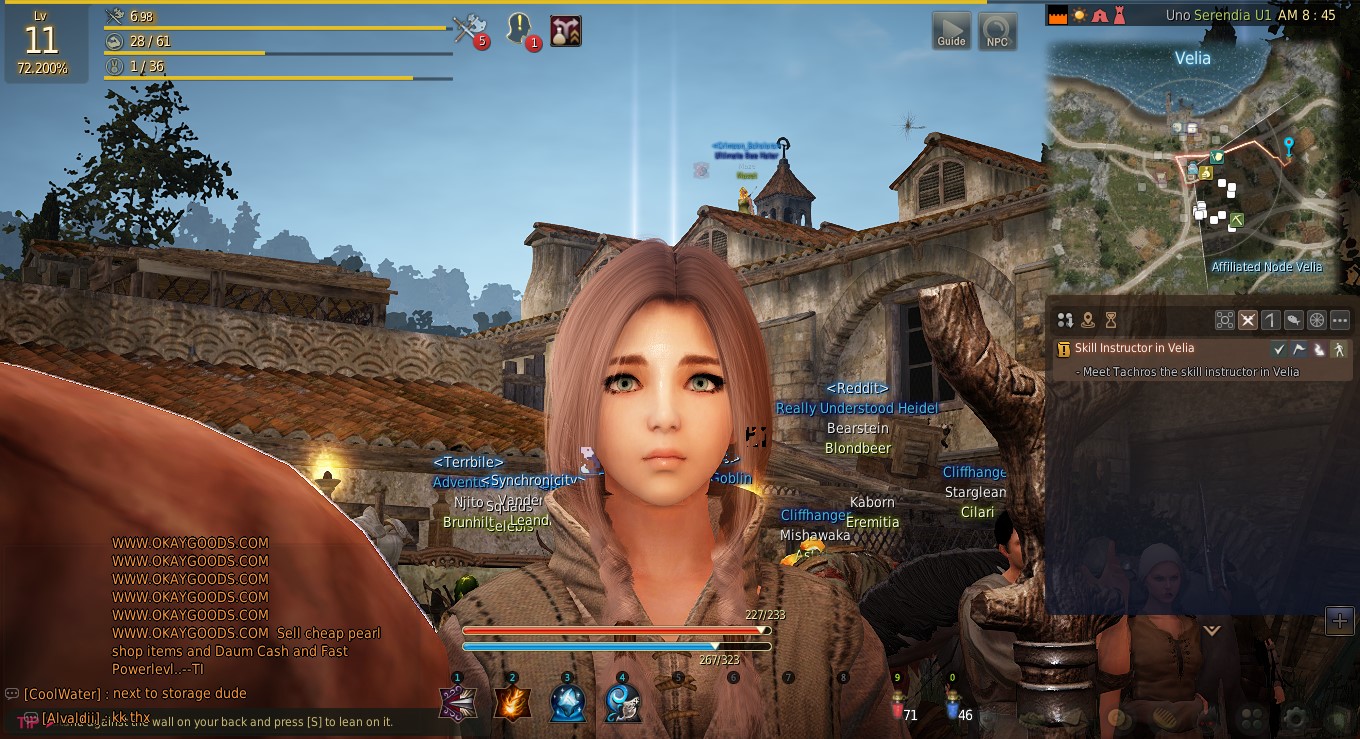Use the purple blade skill in slot 1
Viewport: 1360px width, 739px height.
pos(458,704)
